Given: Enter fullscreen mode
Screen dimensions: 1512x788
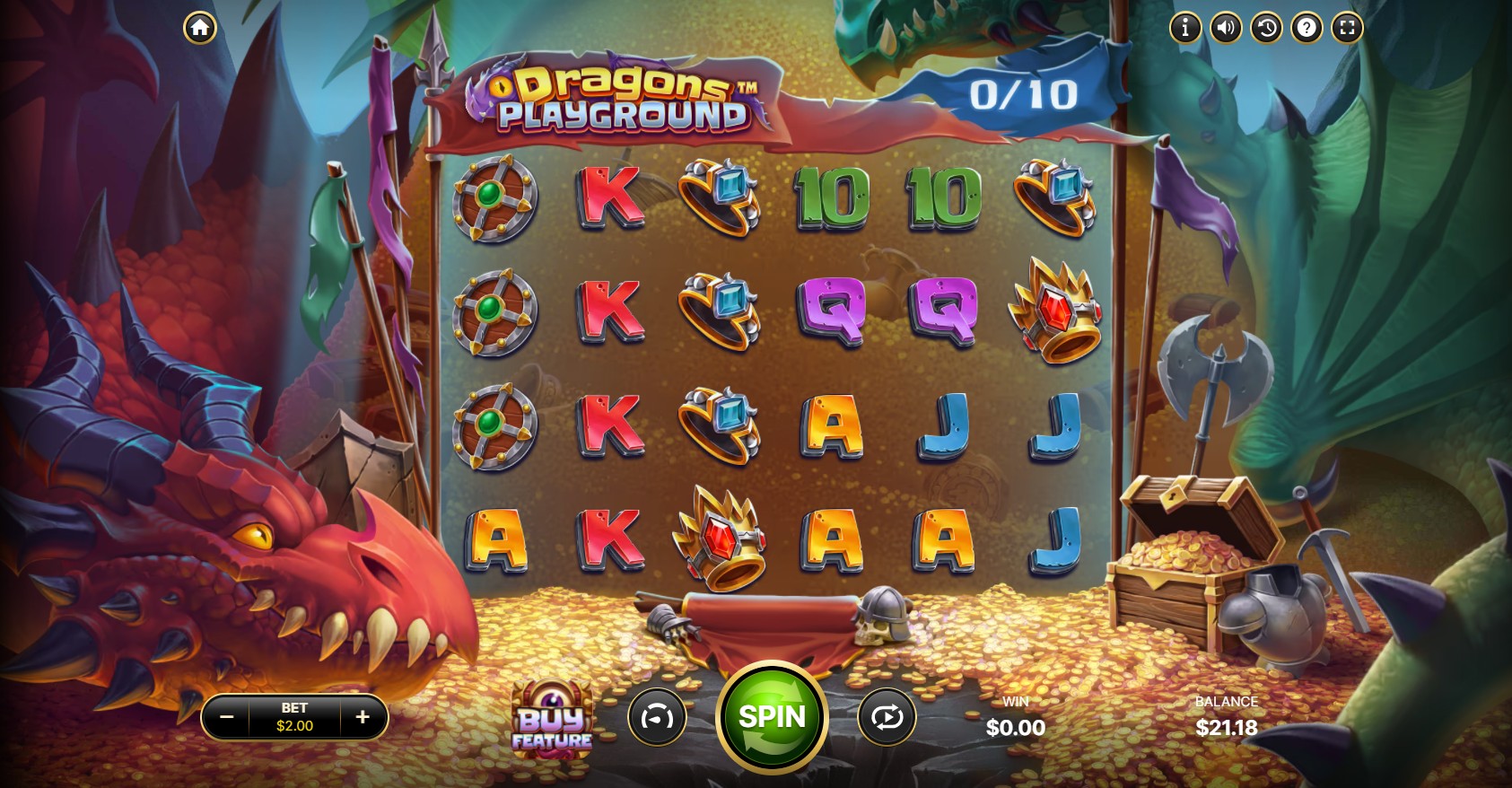Looking at the screenshot, I should (1346, 28).
